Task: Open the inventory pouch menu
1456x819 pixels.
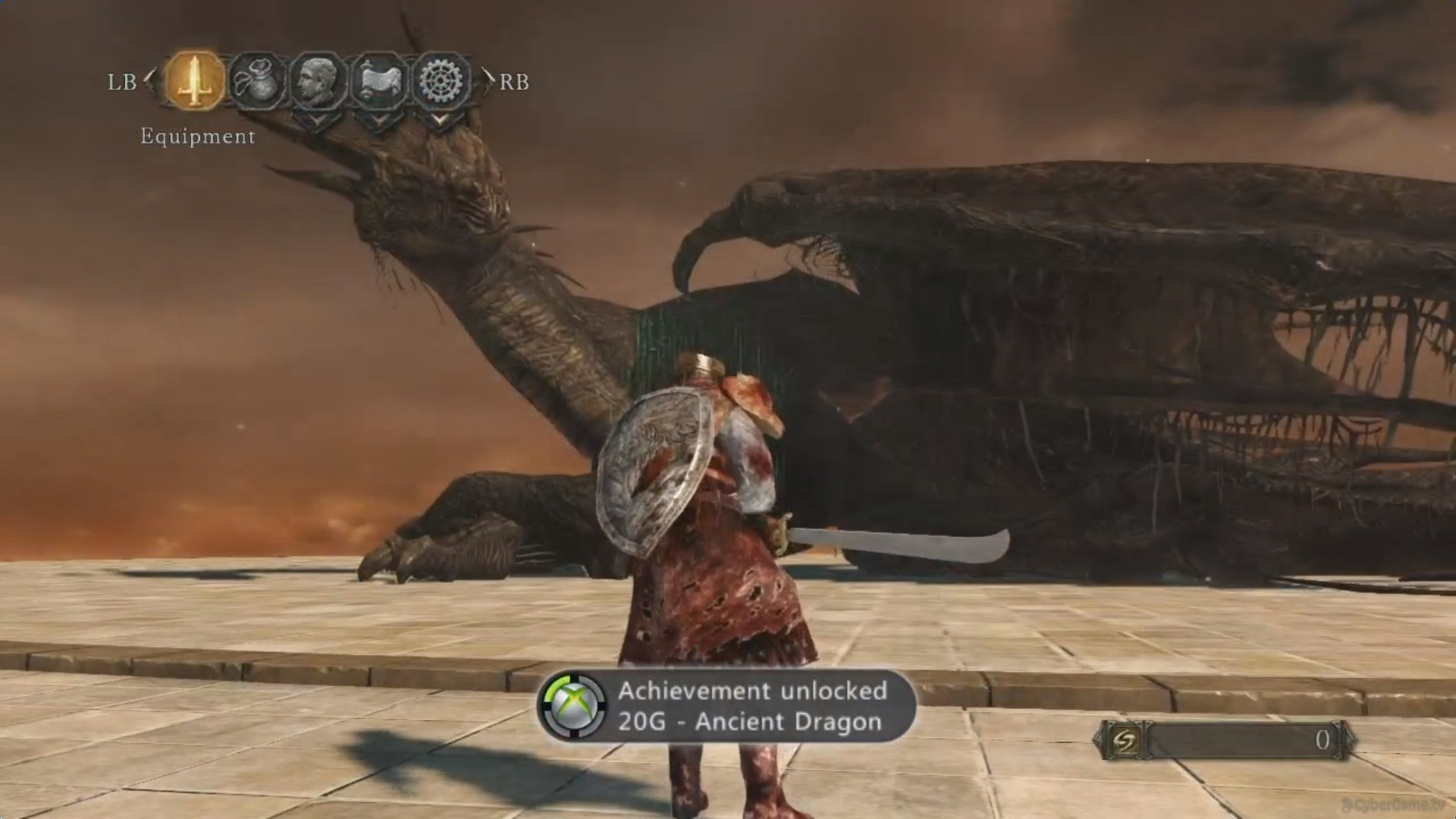Action: click(257, 80)
